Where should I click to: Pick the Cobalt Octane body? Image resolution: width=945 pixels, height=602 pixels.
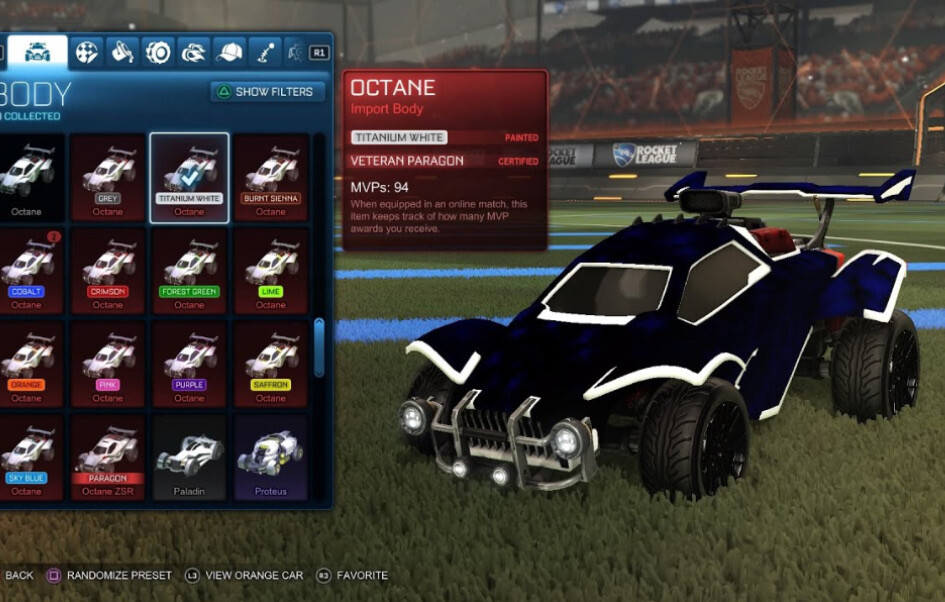click(x=27, y=270)
